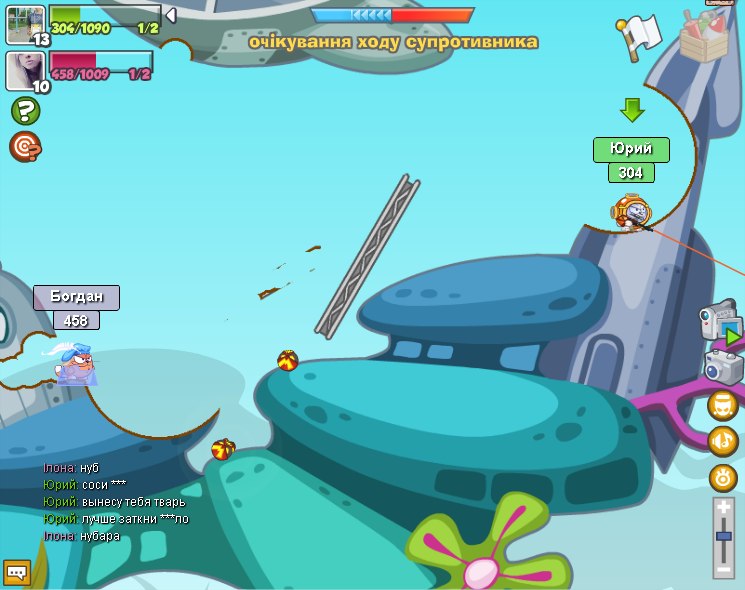Toggle the music note button

point(723,441)
